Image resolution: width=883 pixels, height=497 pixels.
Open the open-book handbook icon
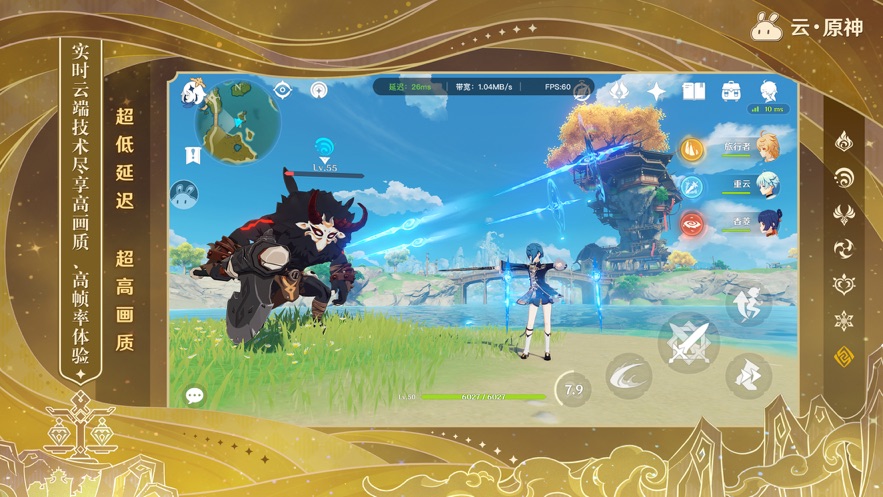[x=694, y=92]
